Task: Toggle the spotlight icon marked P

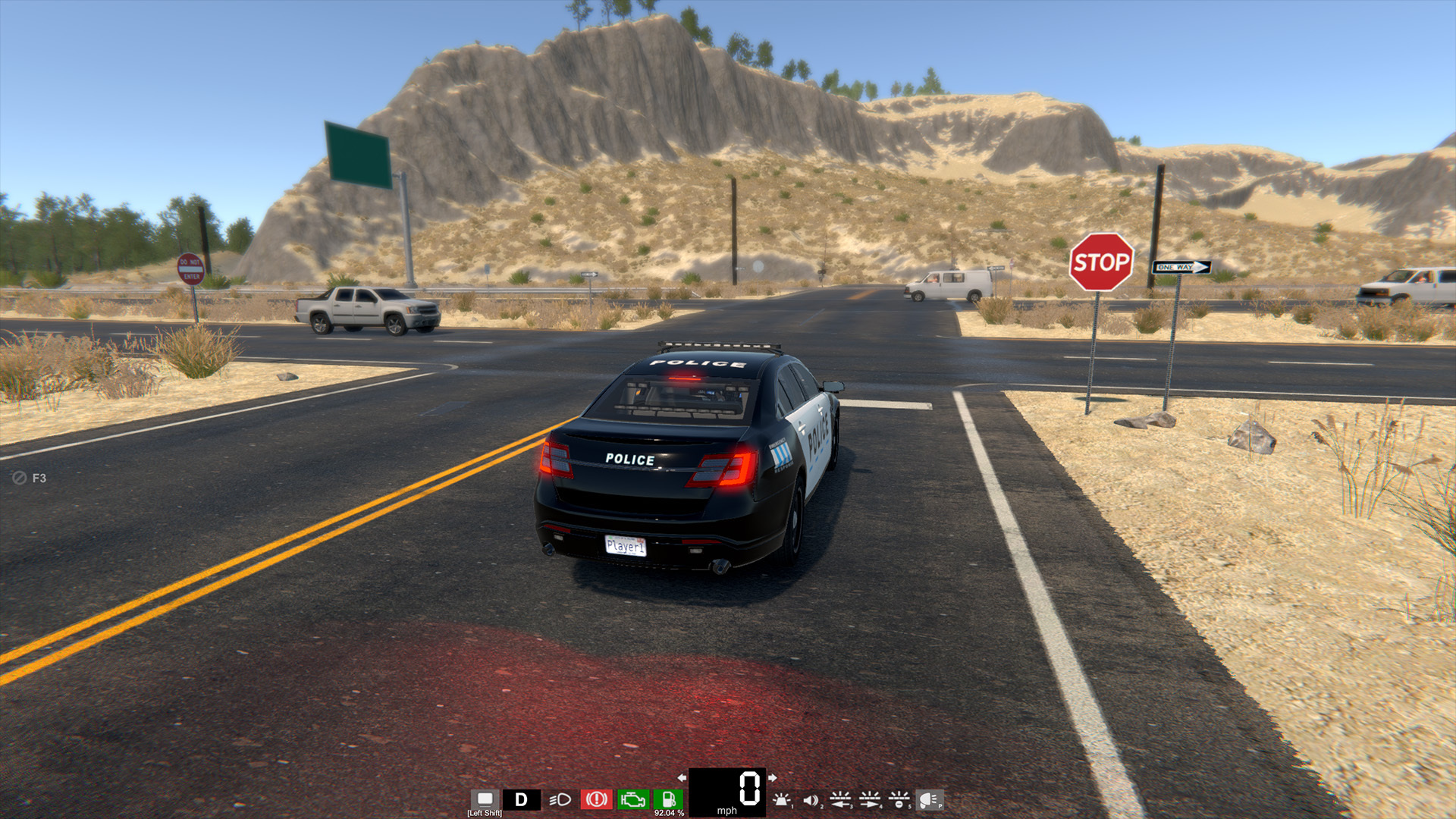Action: 929,799
